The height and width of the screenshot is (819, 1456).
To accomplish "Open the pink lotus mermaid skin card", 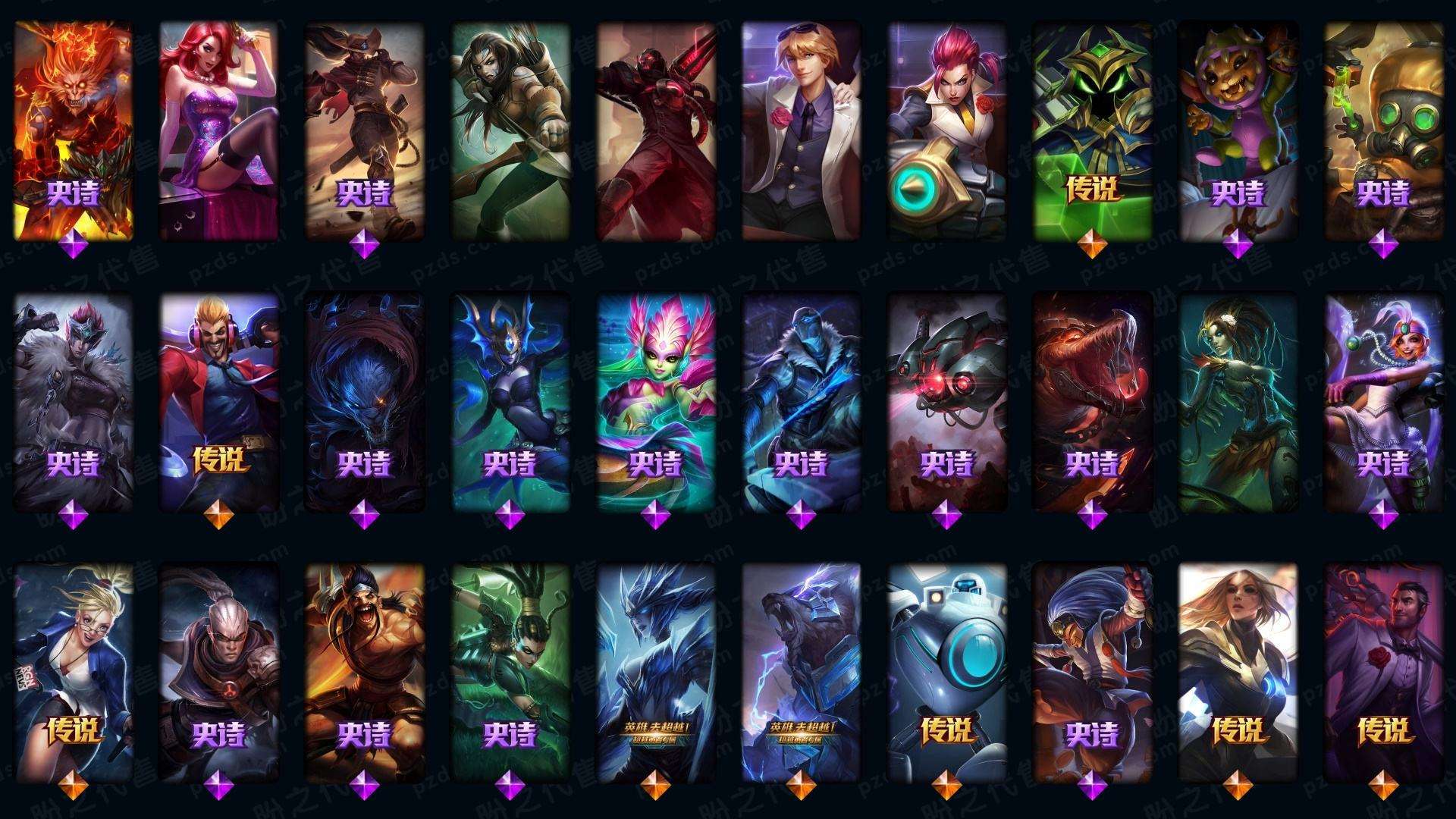I will coord(655,402).
